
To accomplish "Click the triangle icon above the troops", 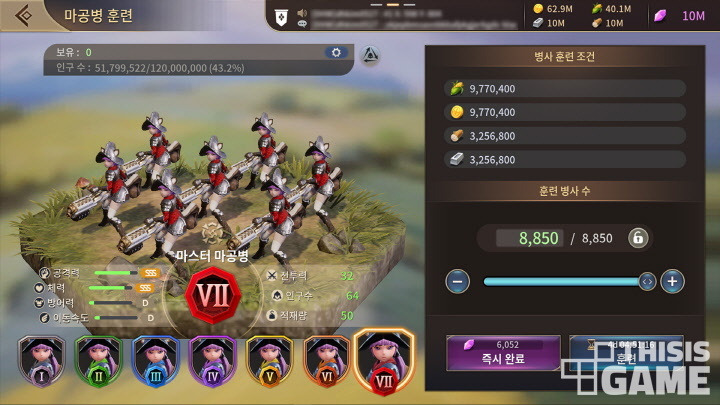I will 369,55.
